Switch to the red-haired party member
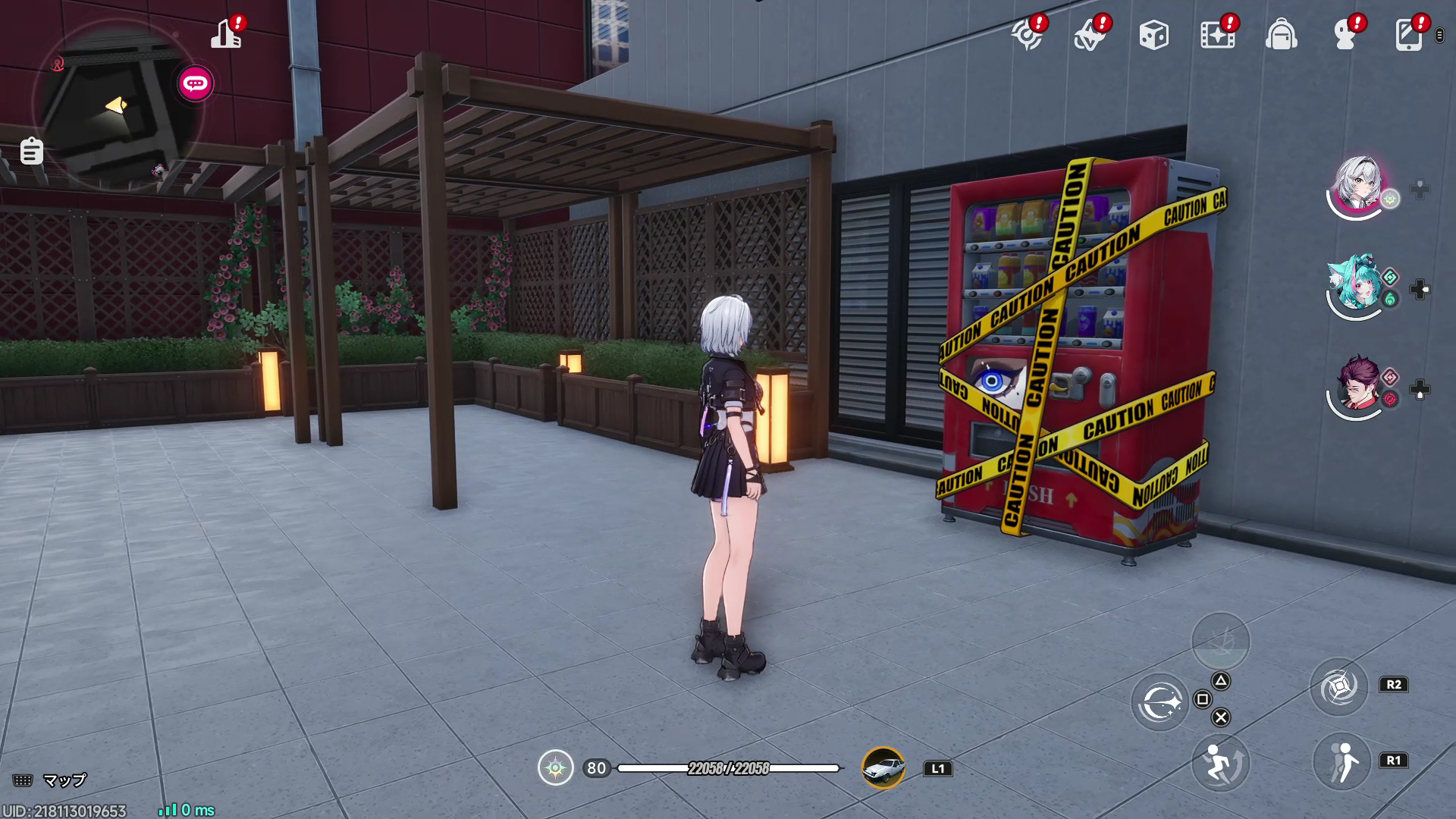Viewport: 1456px width, 819px height. [1357, 385]
